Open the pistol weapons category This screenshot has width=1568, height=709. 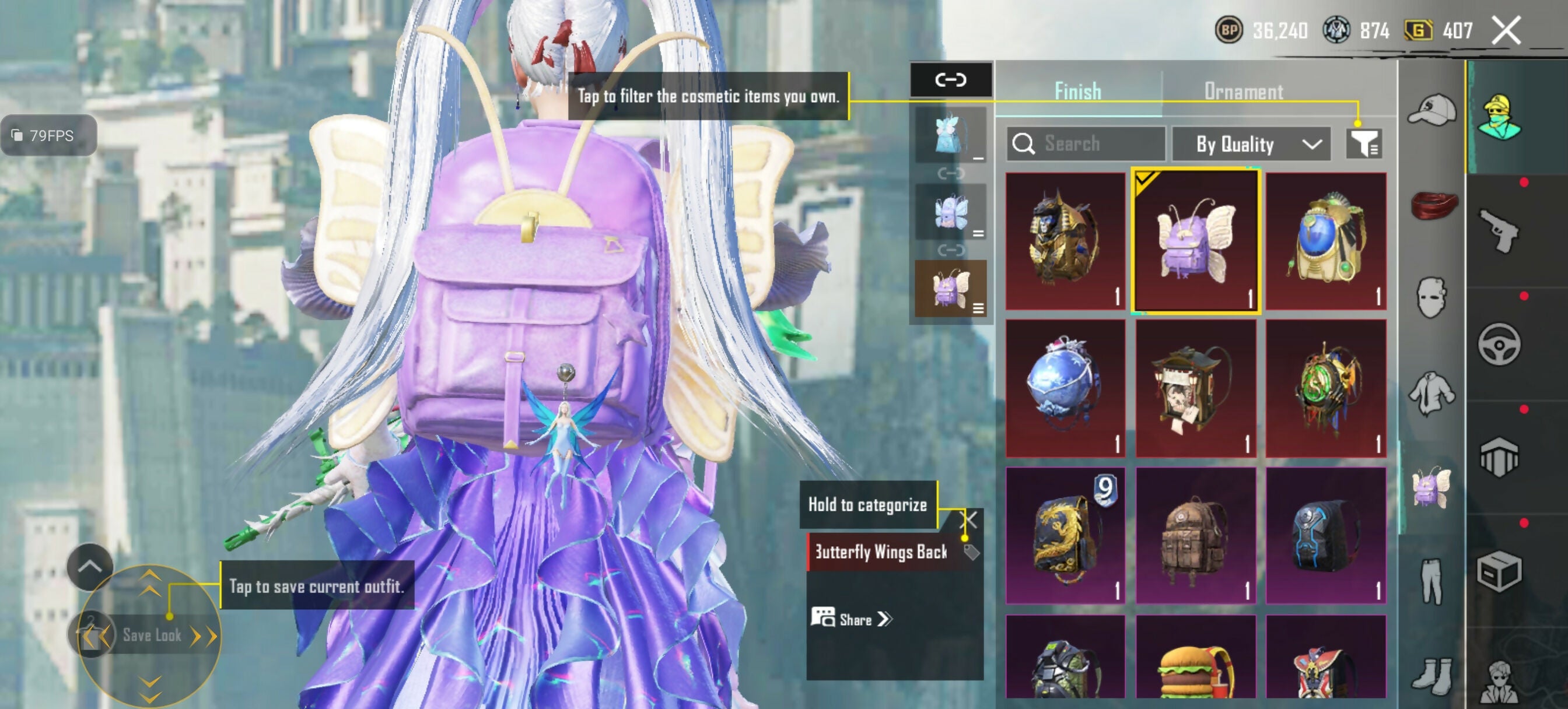point(1499,230)
